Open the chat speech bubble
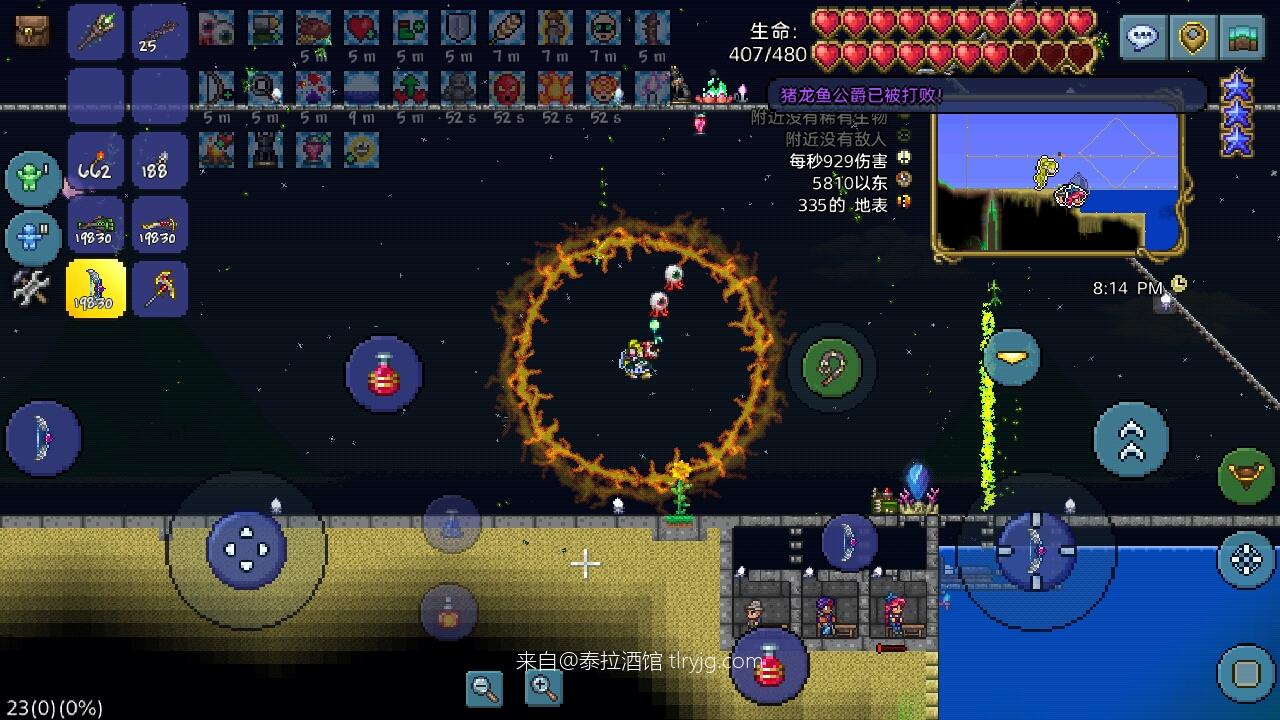 pyautogui.click(x=1142, y=38)
